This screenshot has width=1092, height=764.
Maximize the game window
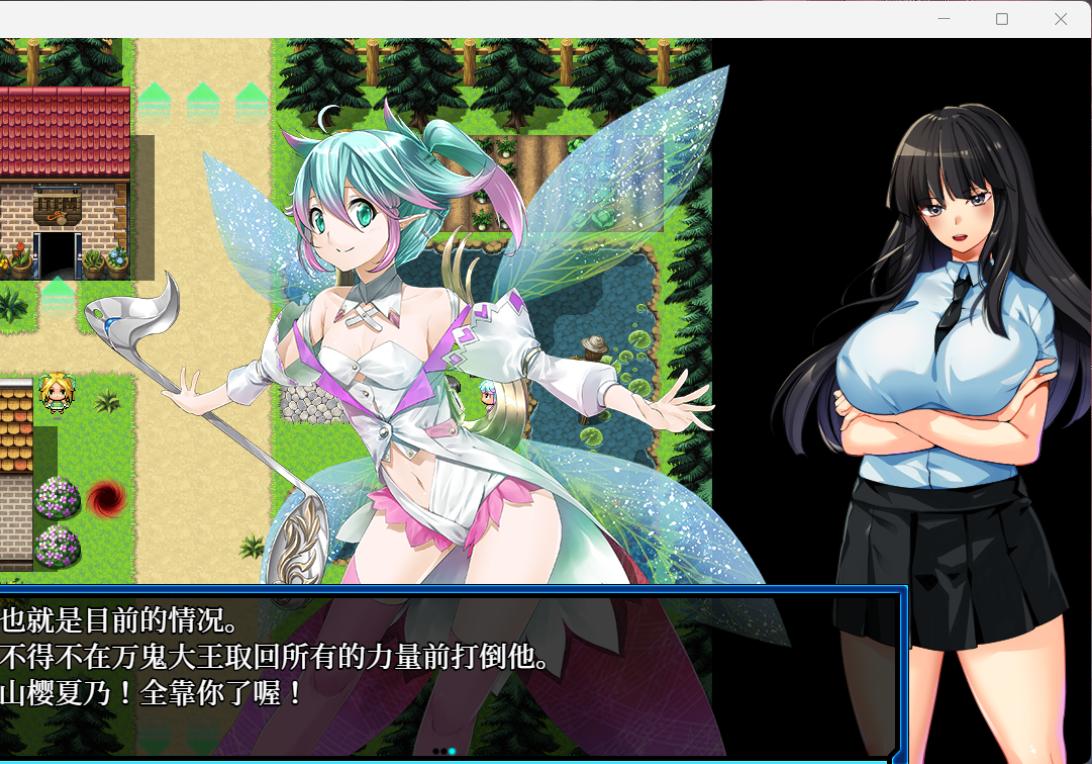[x=1002, y=19]
